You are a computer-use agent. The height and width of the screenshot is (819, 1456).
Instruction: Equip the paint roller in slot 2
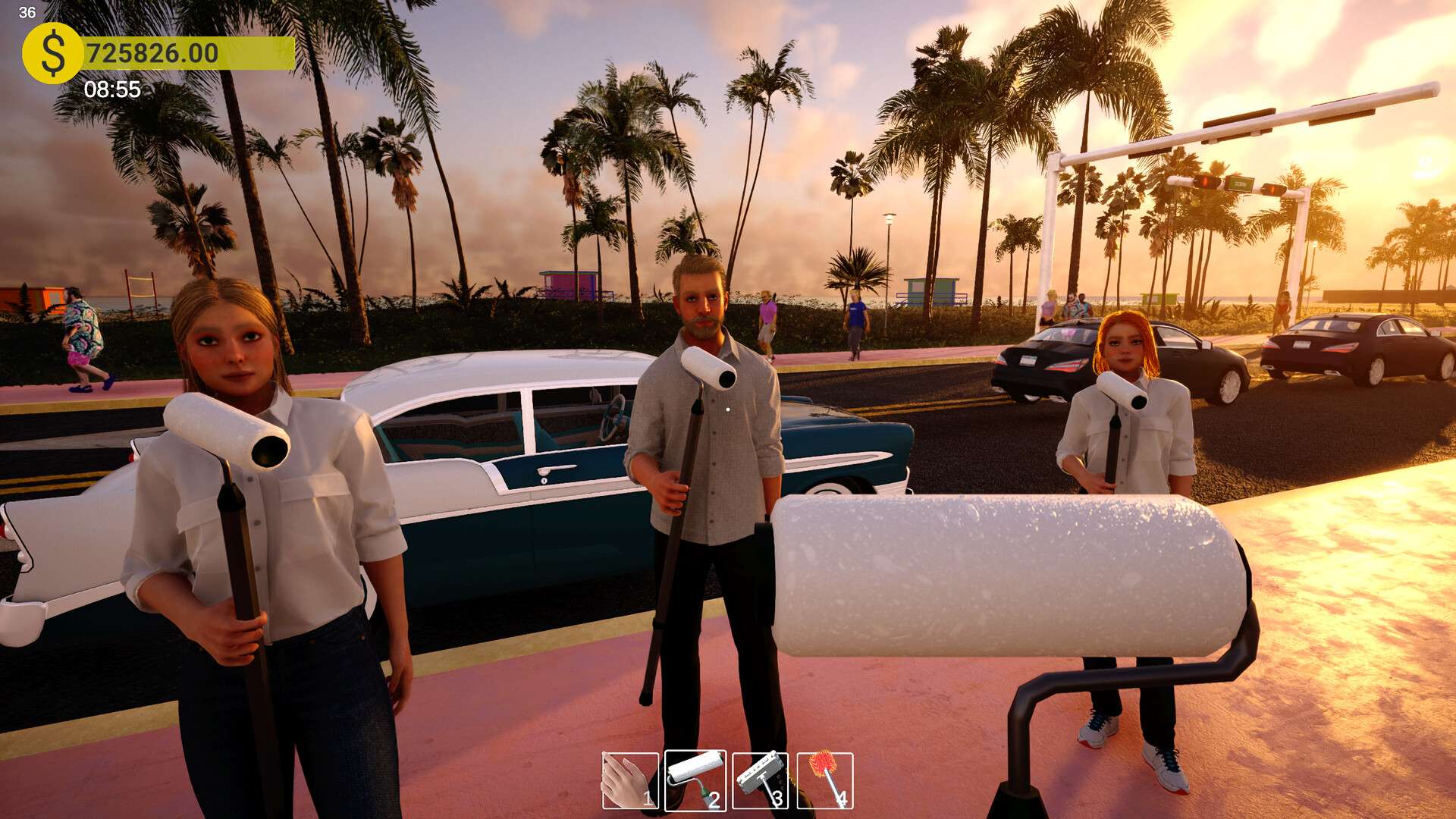695,780
